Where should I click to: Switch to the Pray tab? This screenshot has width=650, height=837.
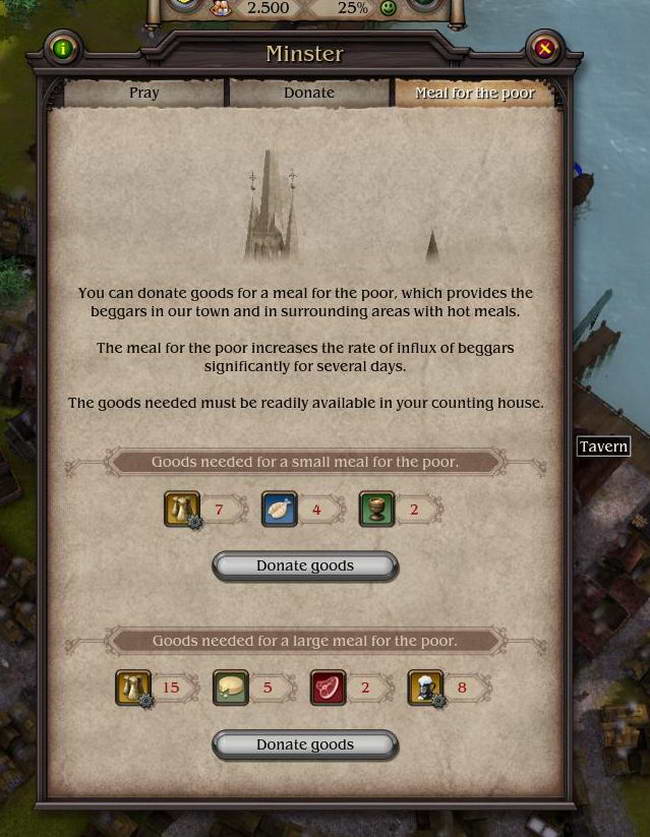[144, 93]
